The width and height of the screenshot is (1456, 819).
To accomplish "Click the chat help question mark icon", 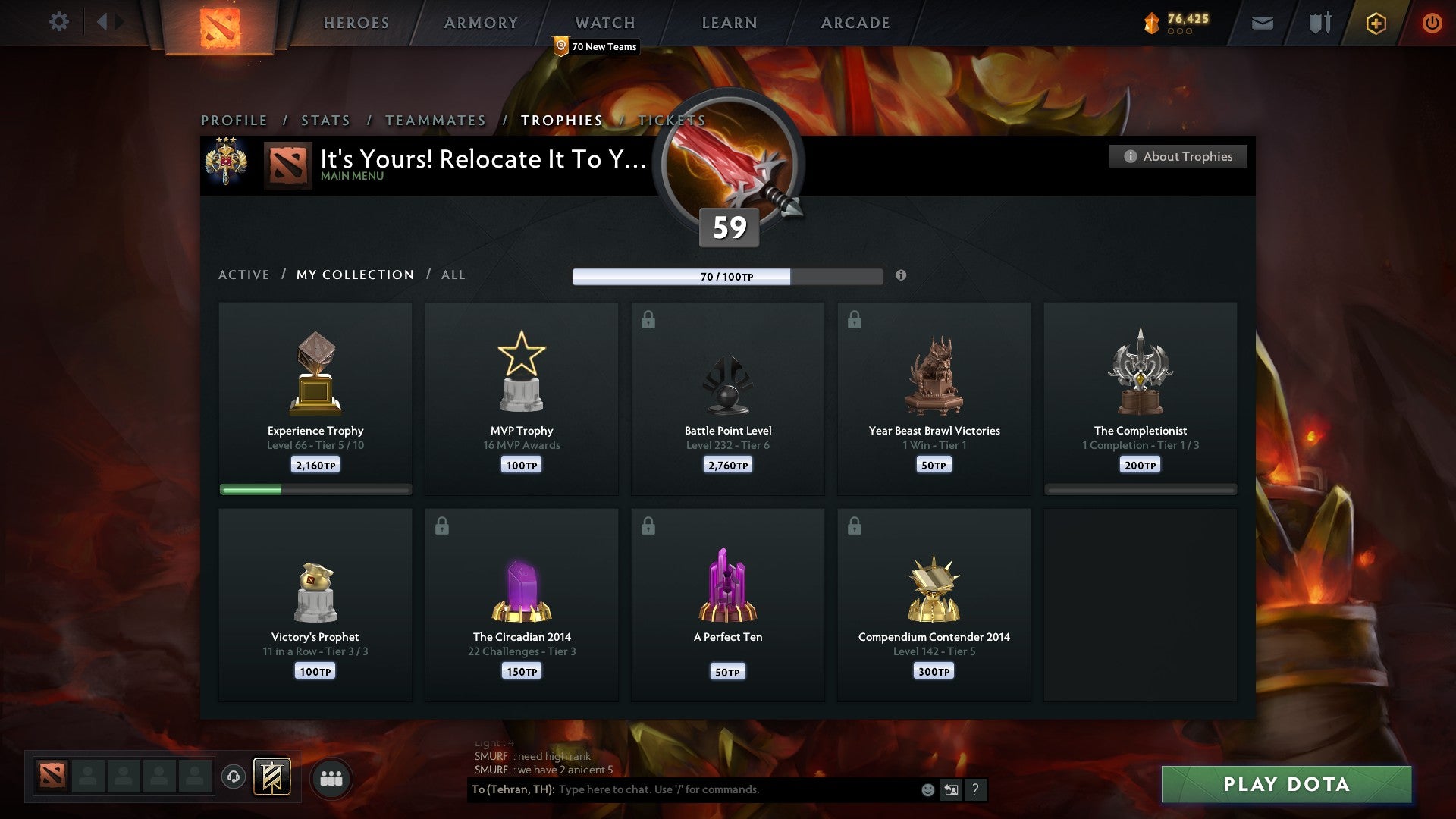I will pos(975,789).
